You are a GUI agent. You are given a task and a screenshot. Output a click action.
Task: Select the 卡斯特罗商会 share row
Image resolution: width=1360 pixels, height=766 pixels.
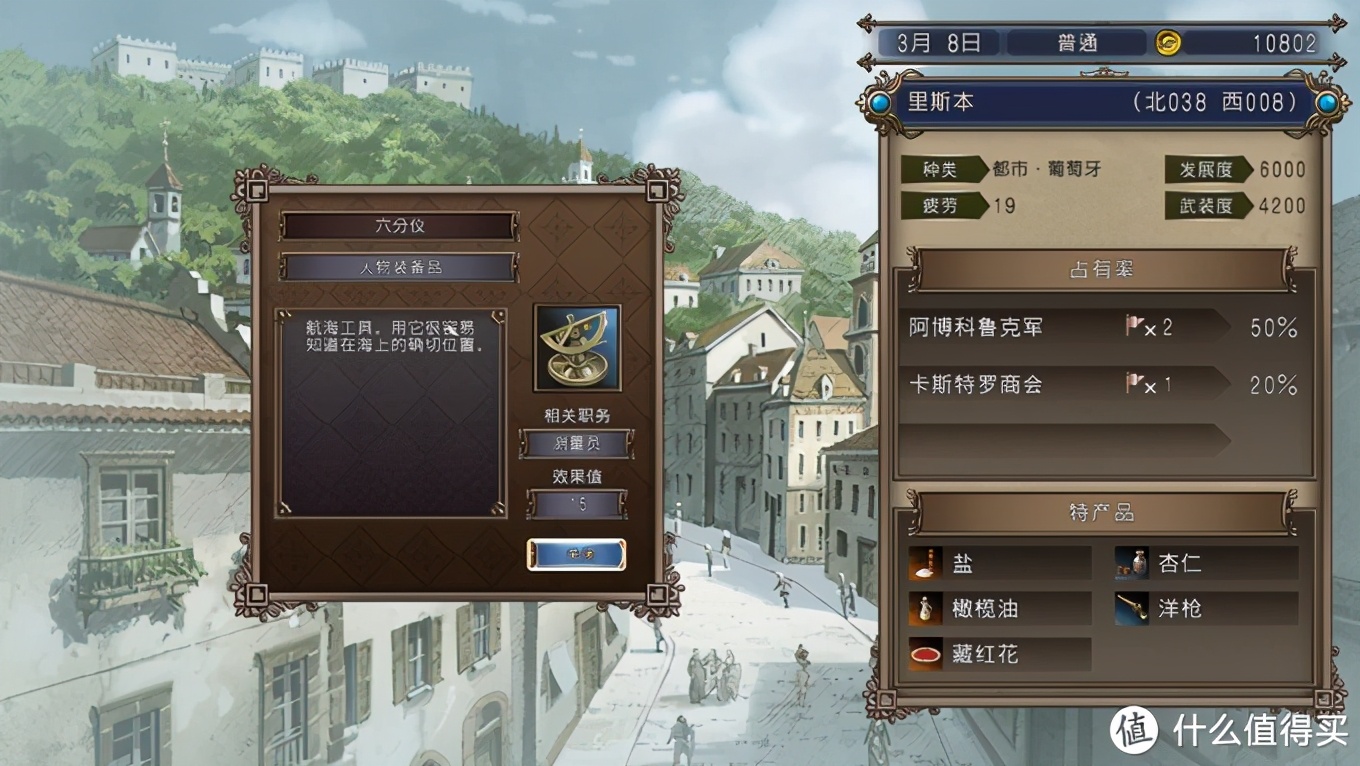pyautogui.click(x=1102, y=385)
